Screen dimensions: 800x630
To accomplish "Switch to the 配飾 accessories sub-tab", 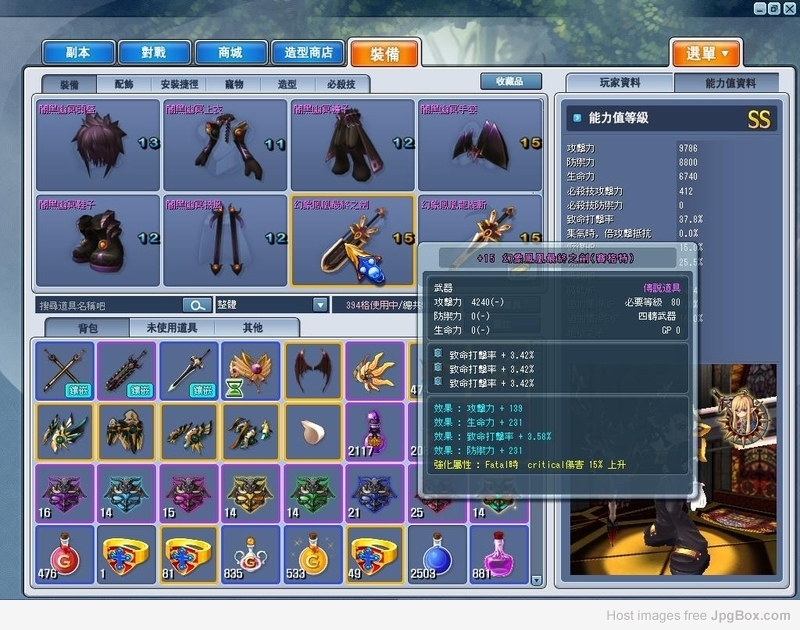I will [125, 85].
